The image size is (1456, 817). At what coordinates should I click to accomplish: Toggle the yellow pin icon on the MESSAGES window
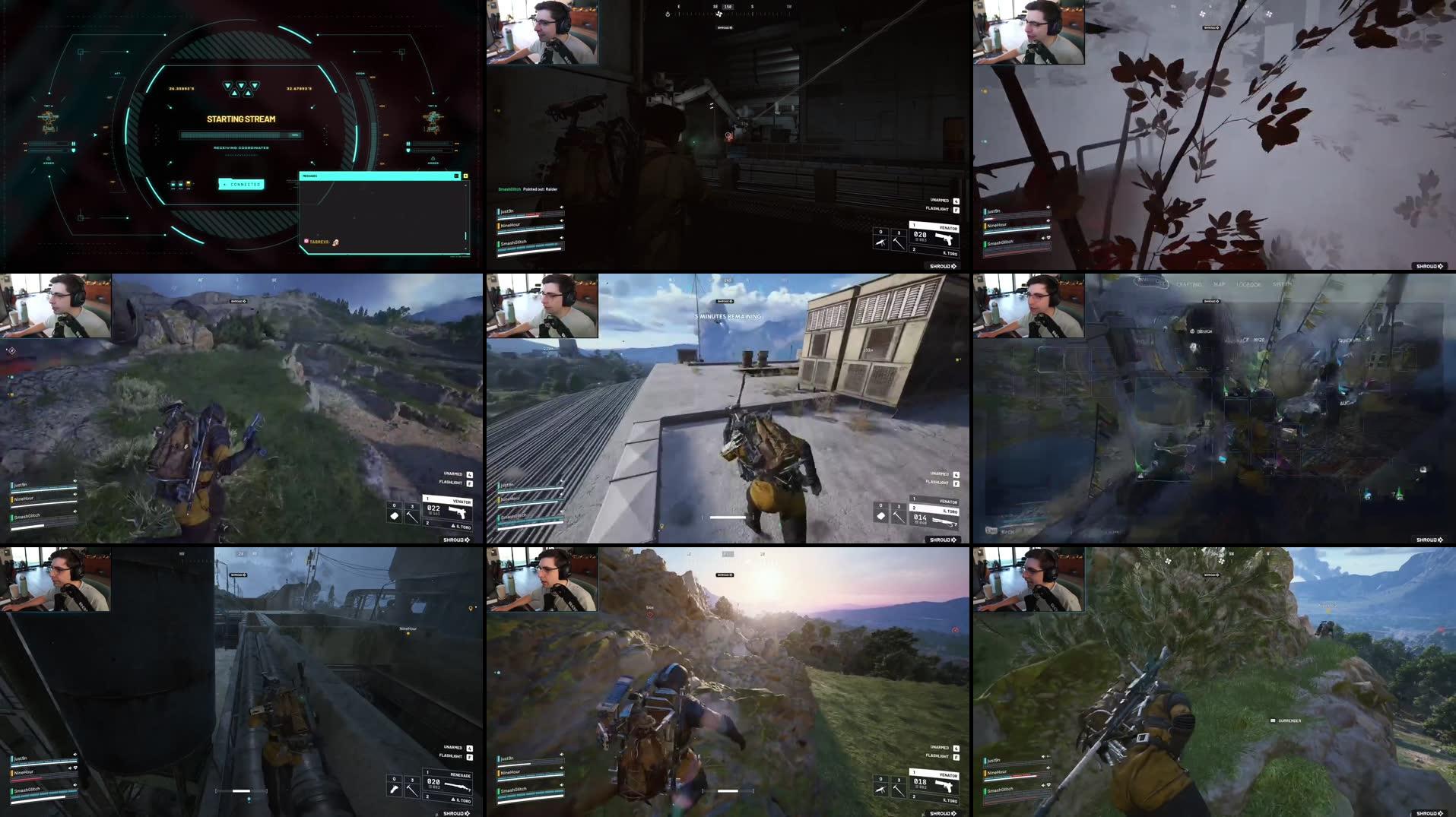[466, 176]
